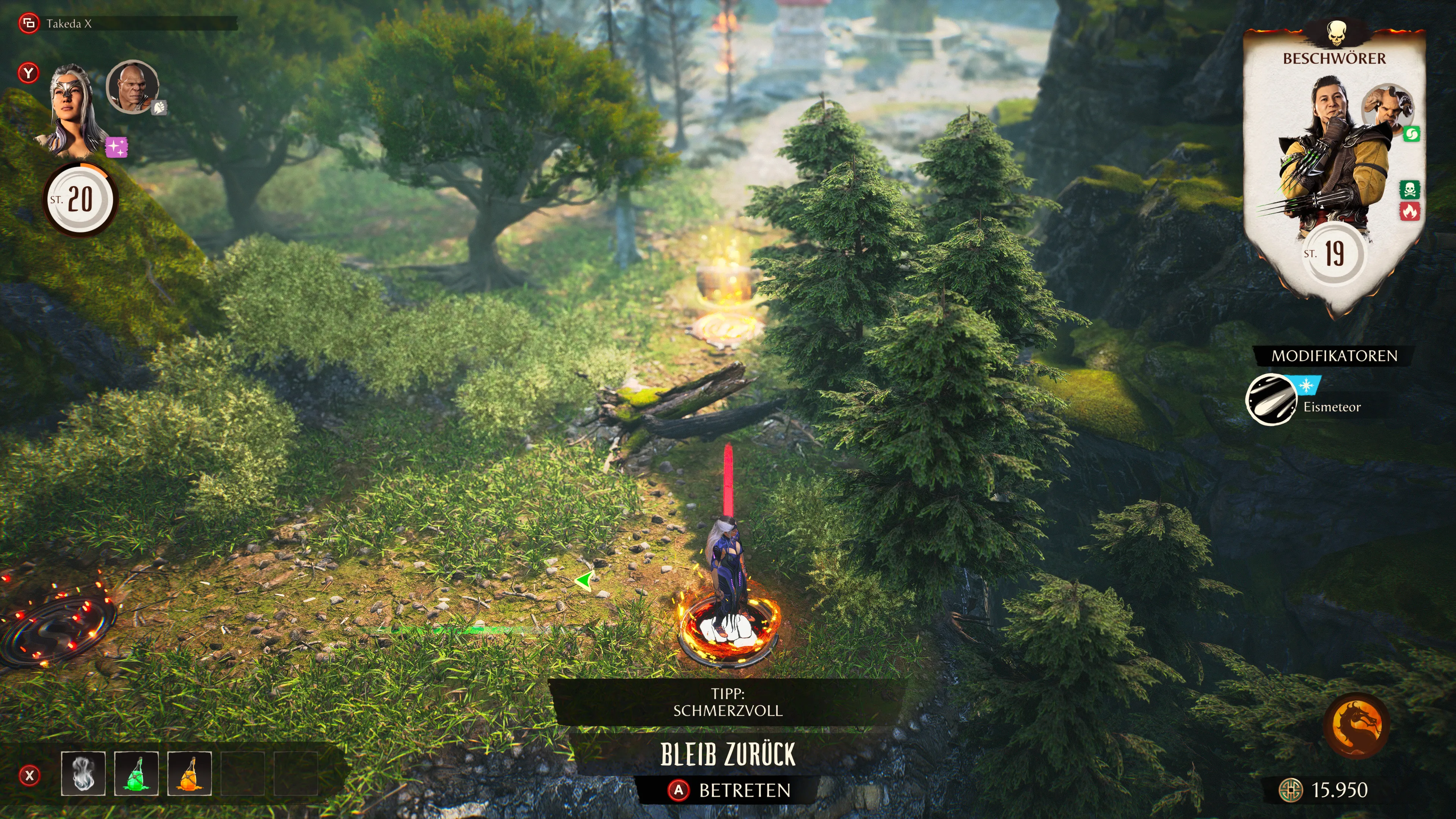
Task: Inspect the Eismeteor modifier icon
Action: pyautogui.click(x=1271, y=400)
